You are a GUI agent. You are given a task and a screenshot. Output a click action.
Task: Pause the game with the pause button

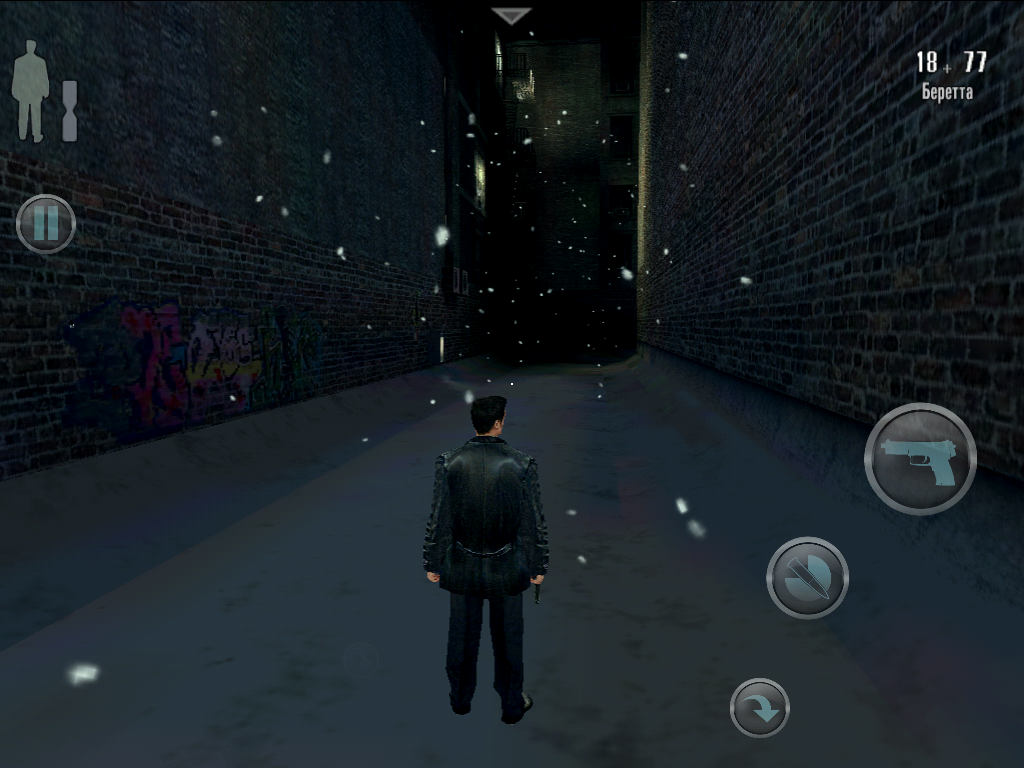pos(46,223)
